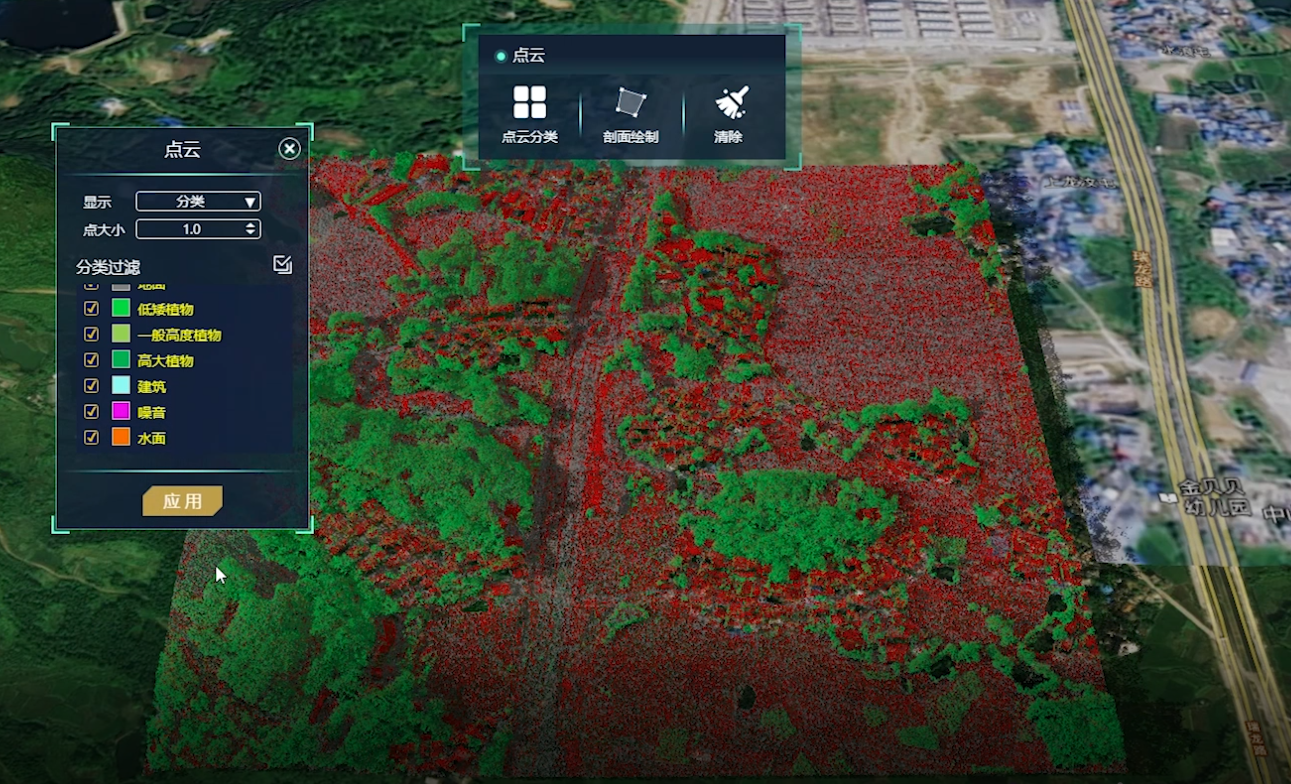
Task: Apply filters with the 应用 button
Action: (182, 501)
